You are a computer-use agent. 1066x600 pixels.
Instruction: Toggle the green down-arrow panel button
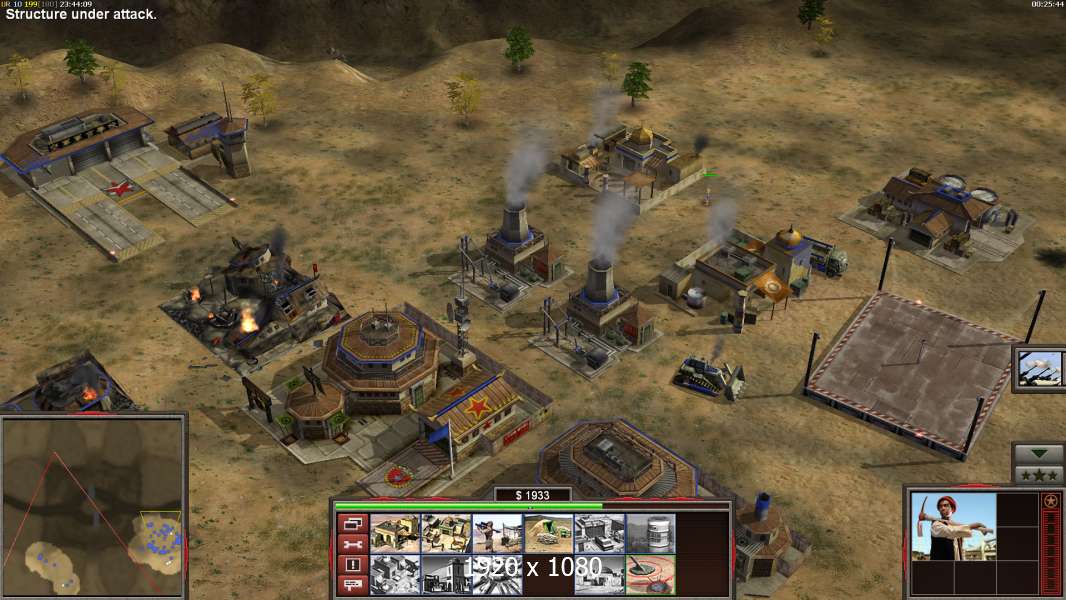point(1038,454)
